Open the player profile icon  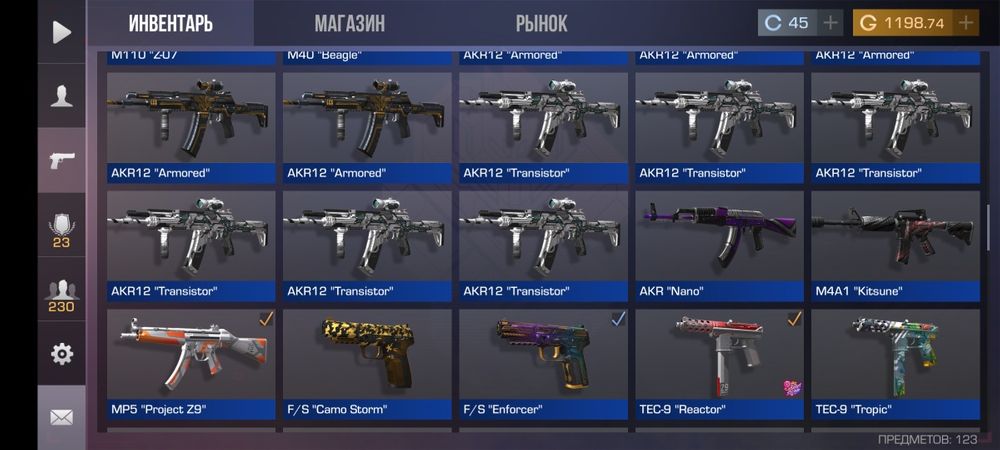(62, 96)
